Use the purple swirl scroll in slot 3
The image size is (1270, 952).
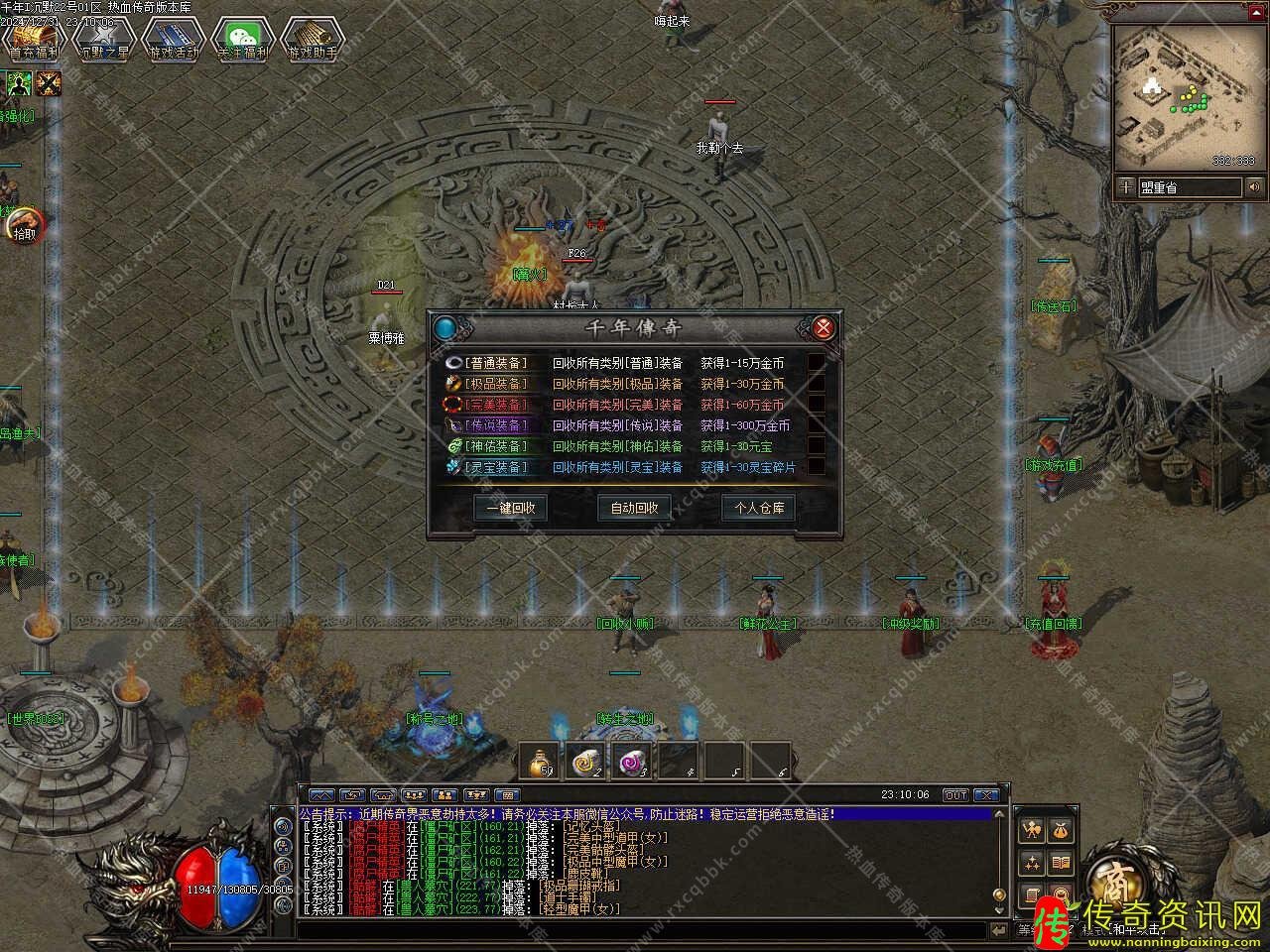634,761
